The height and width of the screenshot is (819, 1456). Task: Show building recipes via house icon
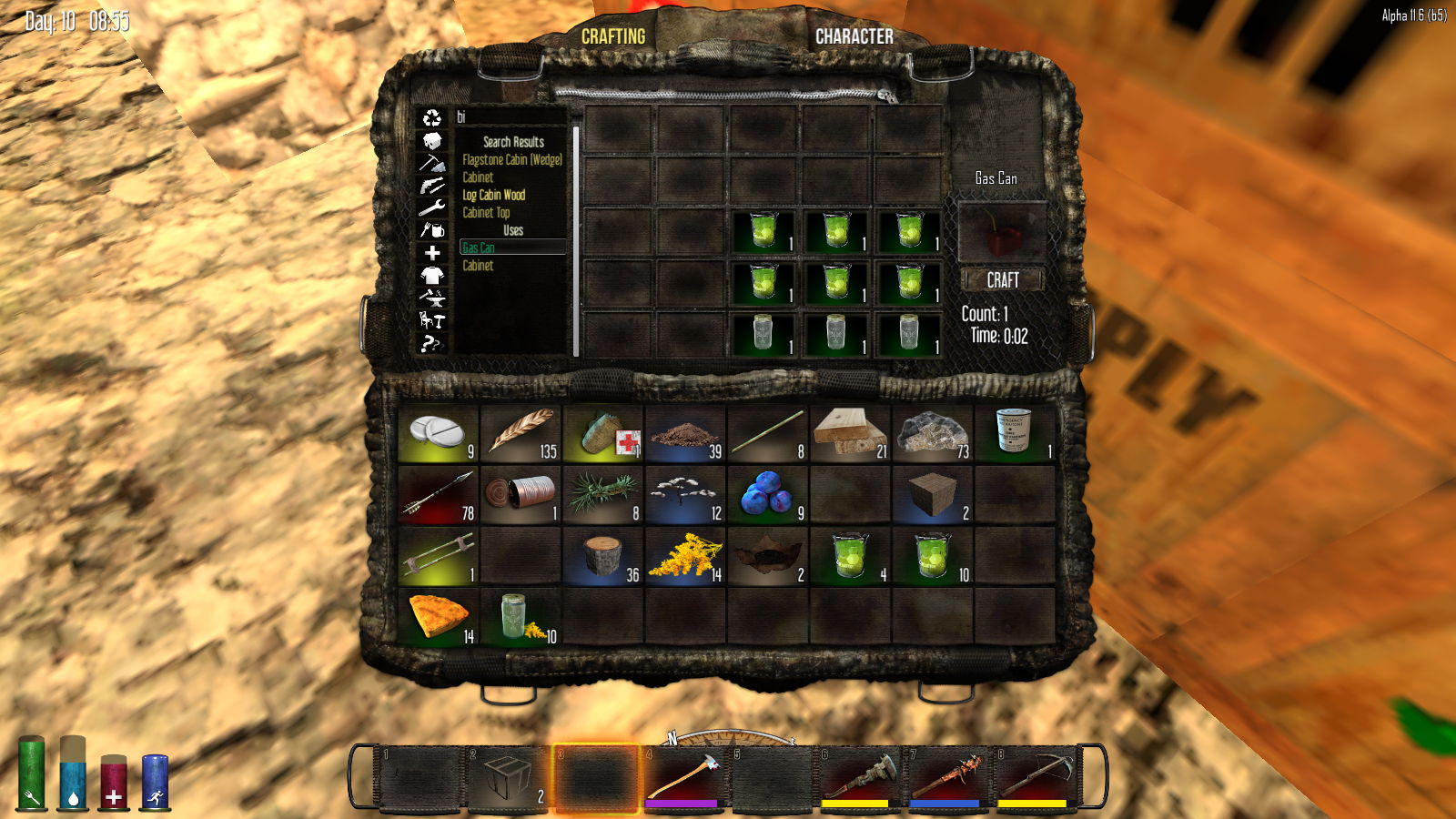pyautogui.click(x=431, y=140)
